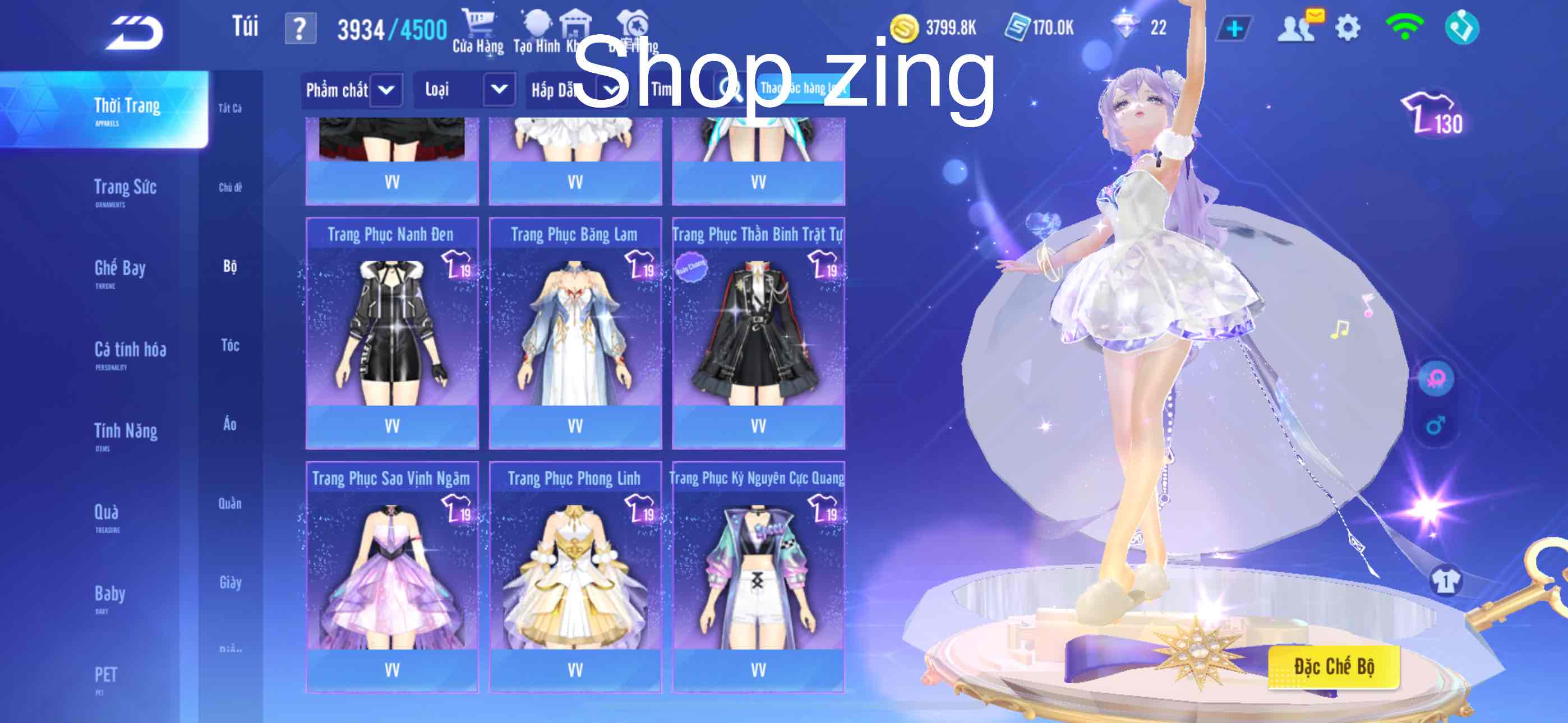
Task: Select Trang Phục Kỷ Nguyên Cực Quang outfit
Action: point(758,576)
